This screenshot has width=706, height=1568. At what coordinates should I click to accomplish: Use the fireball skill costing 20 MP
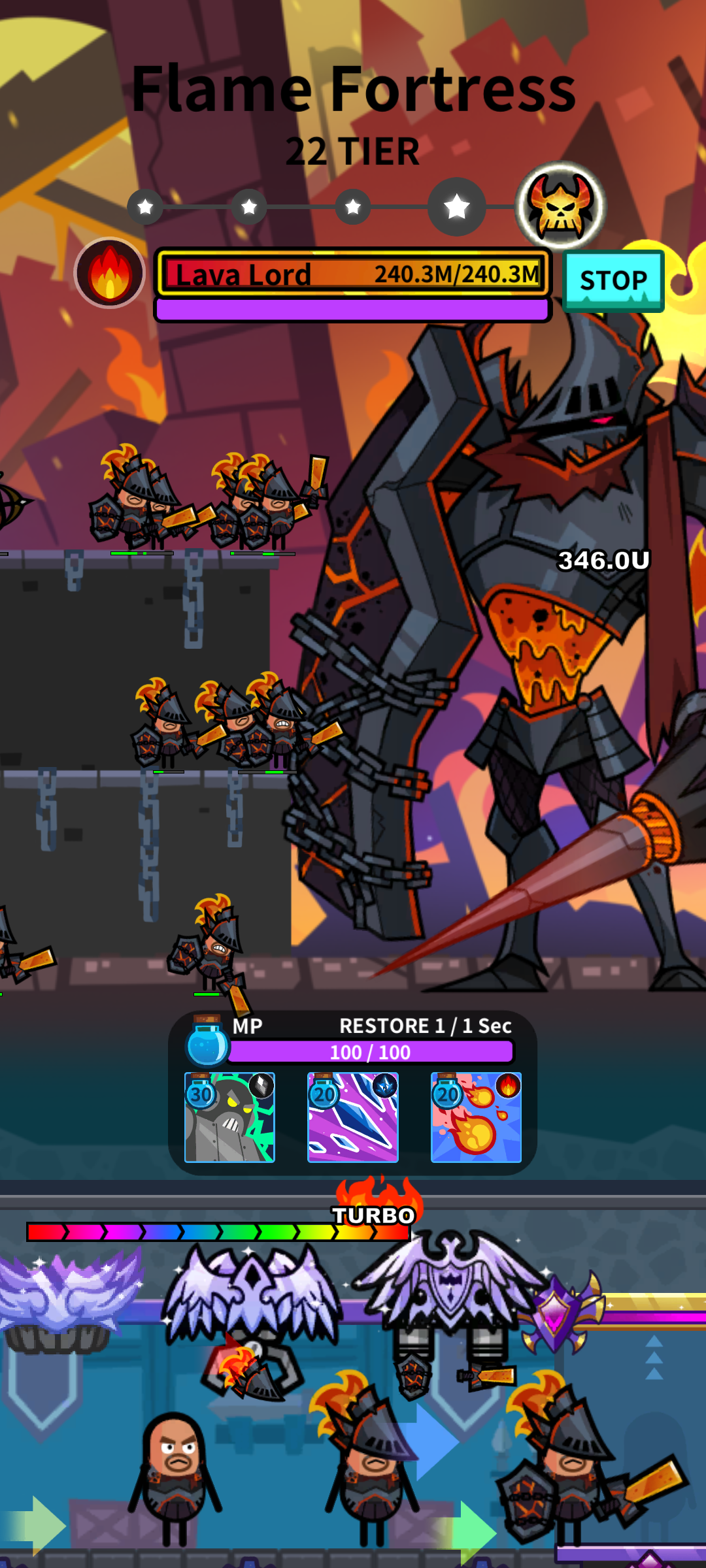pyautogui.click(x=476, y=1117)
